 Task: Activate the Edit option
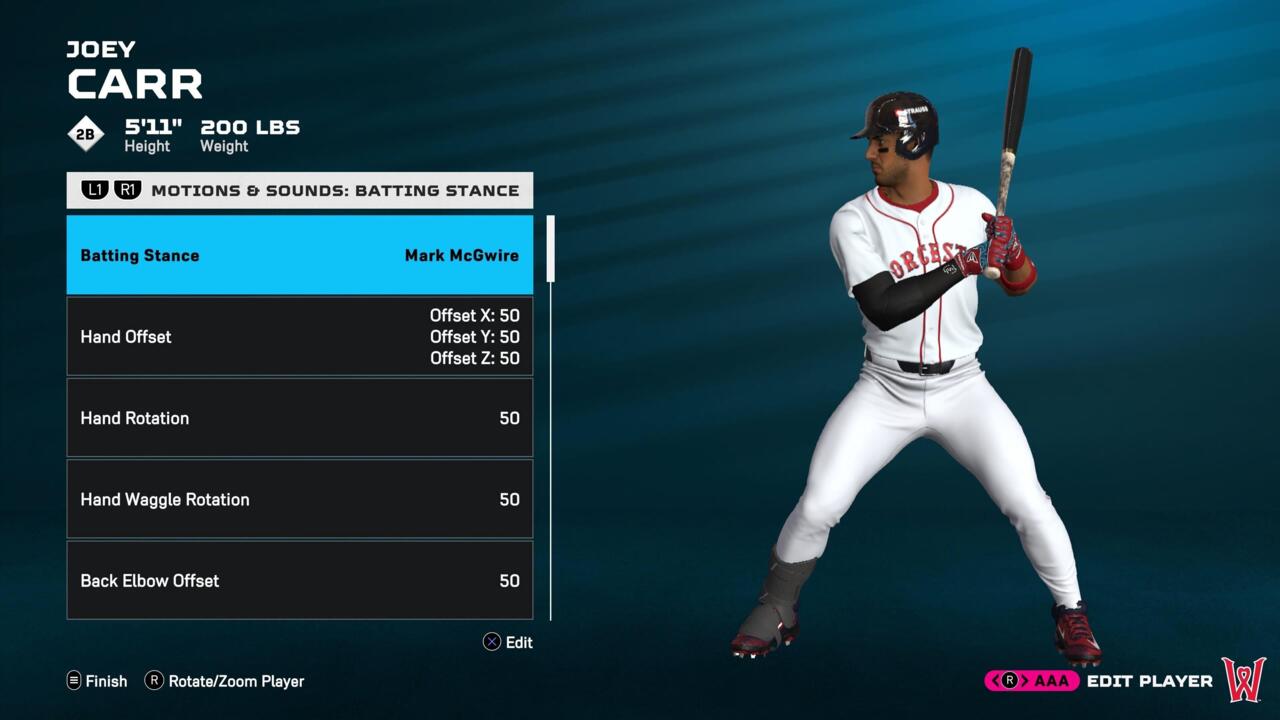coord(508,642)
